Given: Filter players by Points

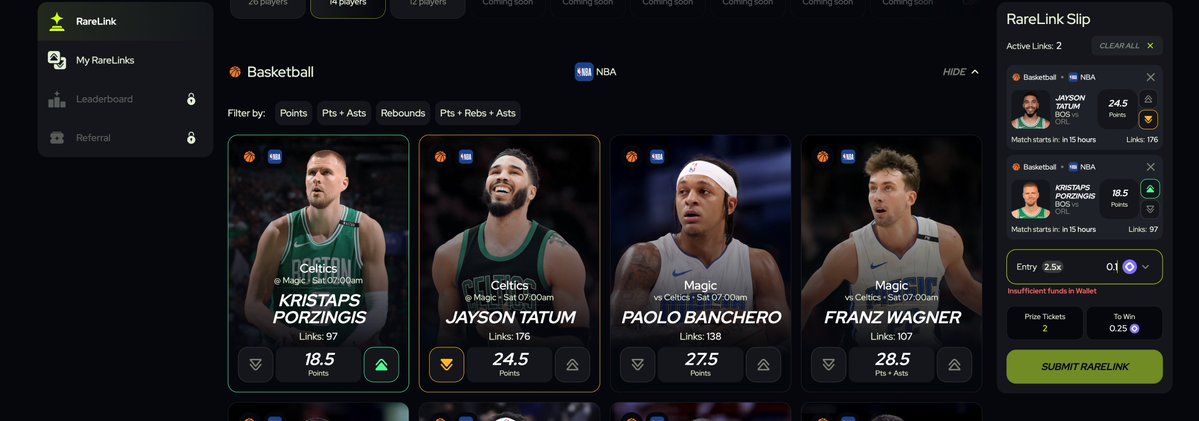Looking at the screenshot, I should coord(293,113).
